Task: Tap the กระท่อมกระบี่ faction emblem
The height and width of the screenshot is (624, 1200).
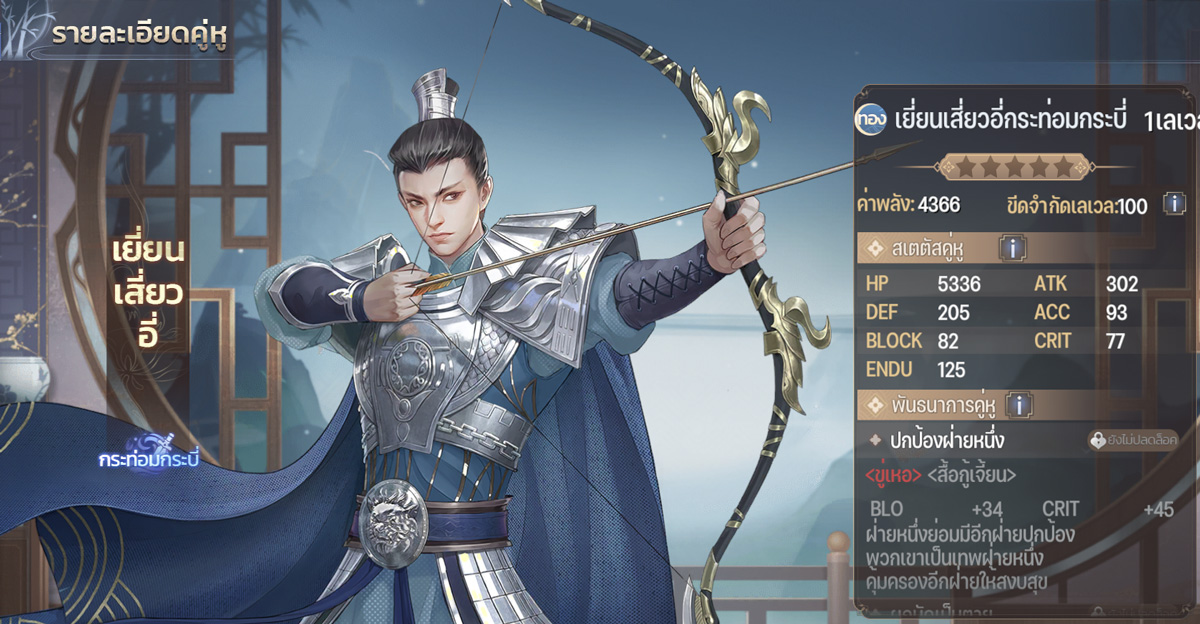Action: 148,451
